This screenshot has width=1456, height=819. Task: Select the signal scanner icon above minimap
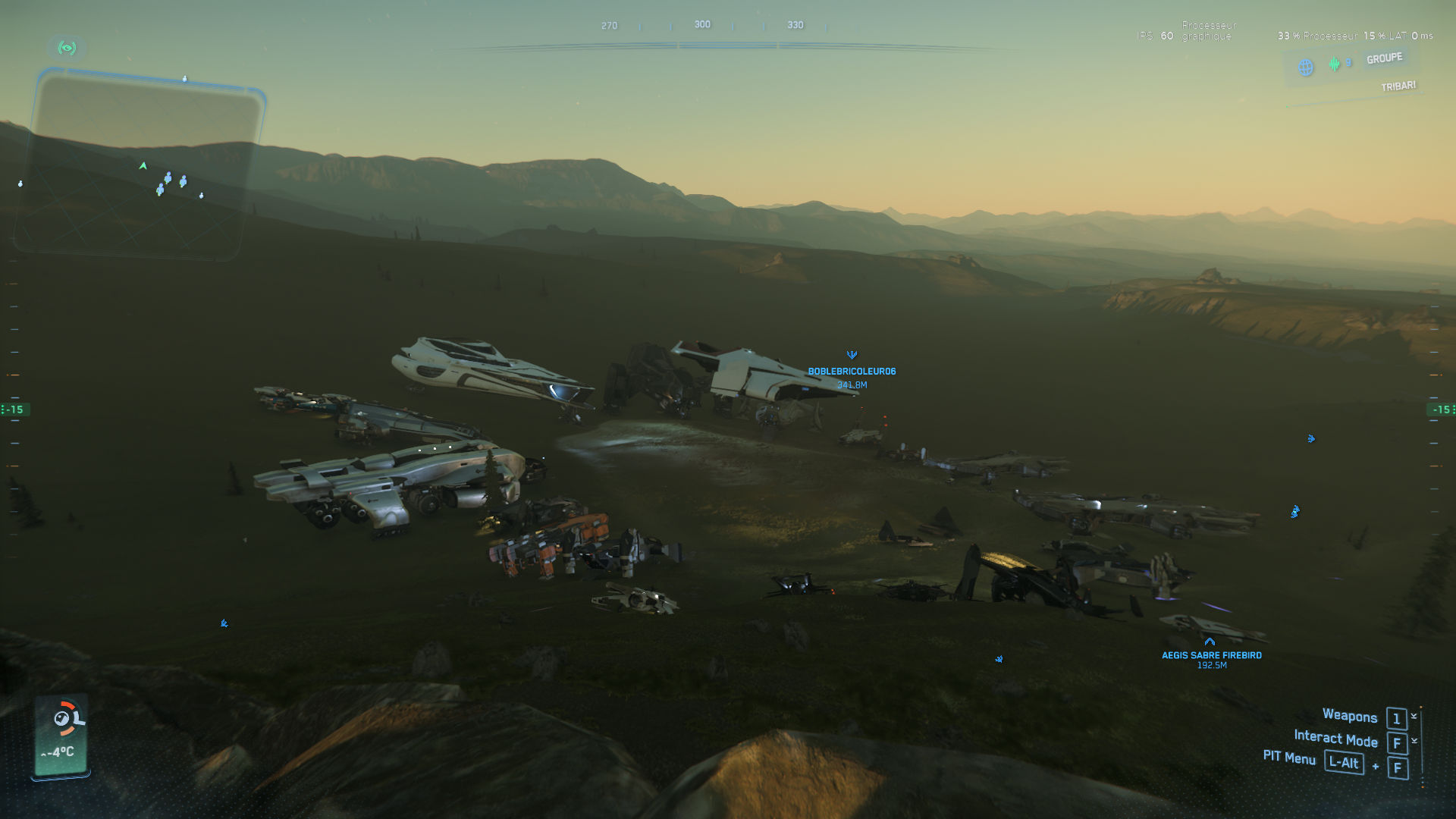67,49
